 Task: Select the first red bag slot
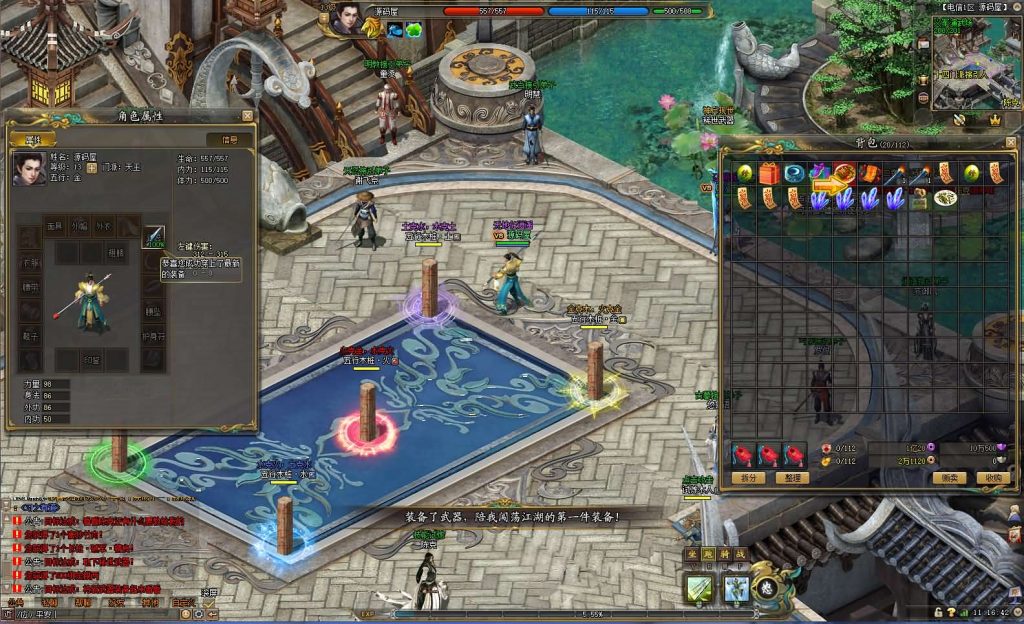click(744, 455)
